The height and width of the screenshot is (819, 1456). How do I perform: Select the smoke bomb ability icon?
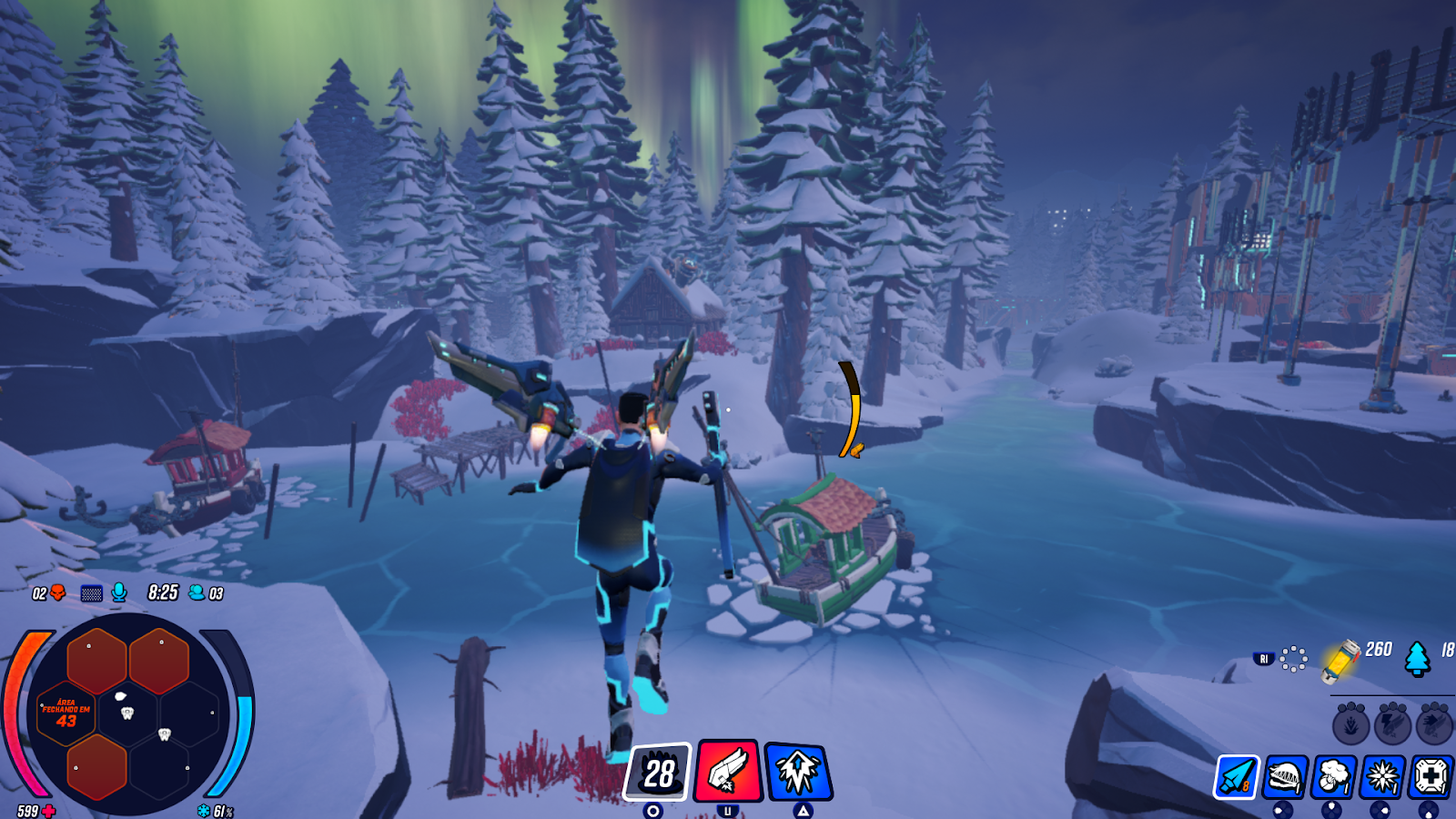click(1331, 776)
